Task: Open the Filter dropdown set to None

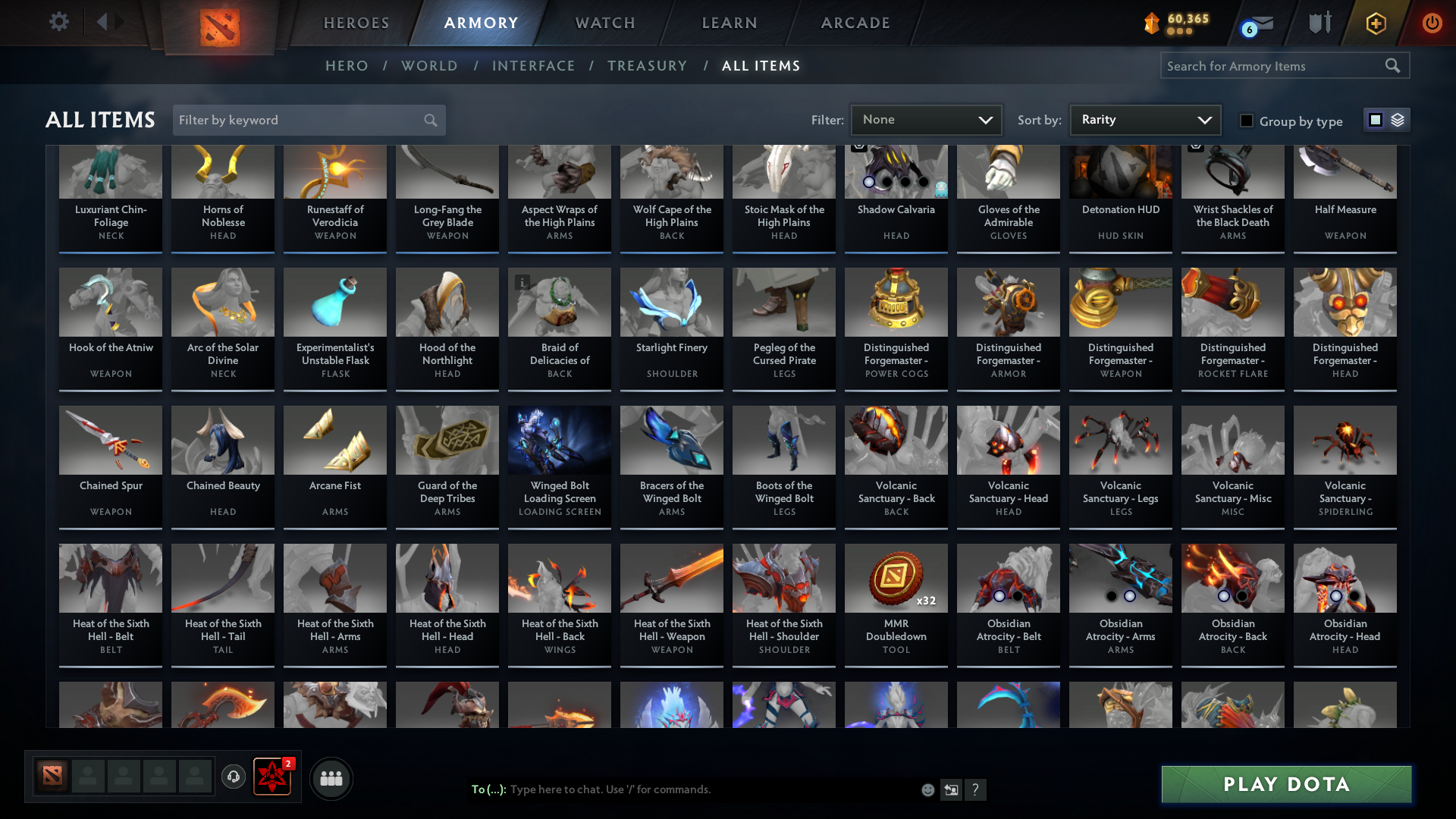Action: tap(926, 119)
